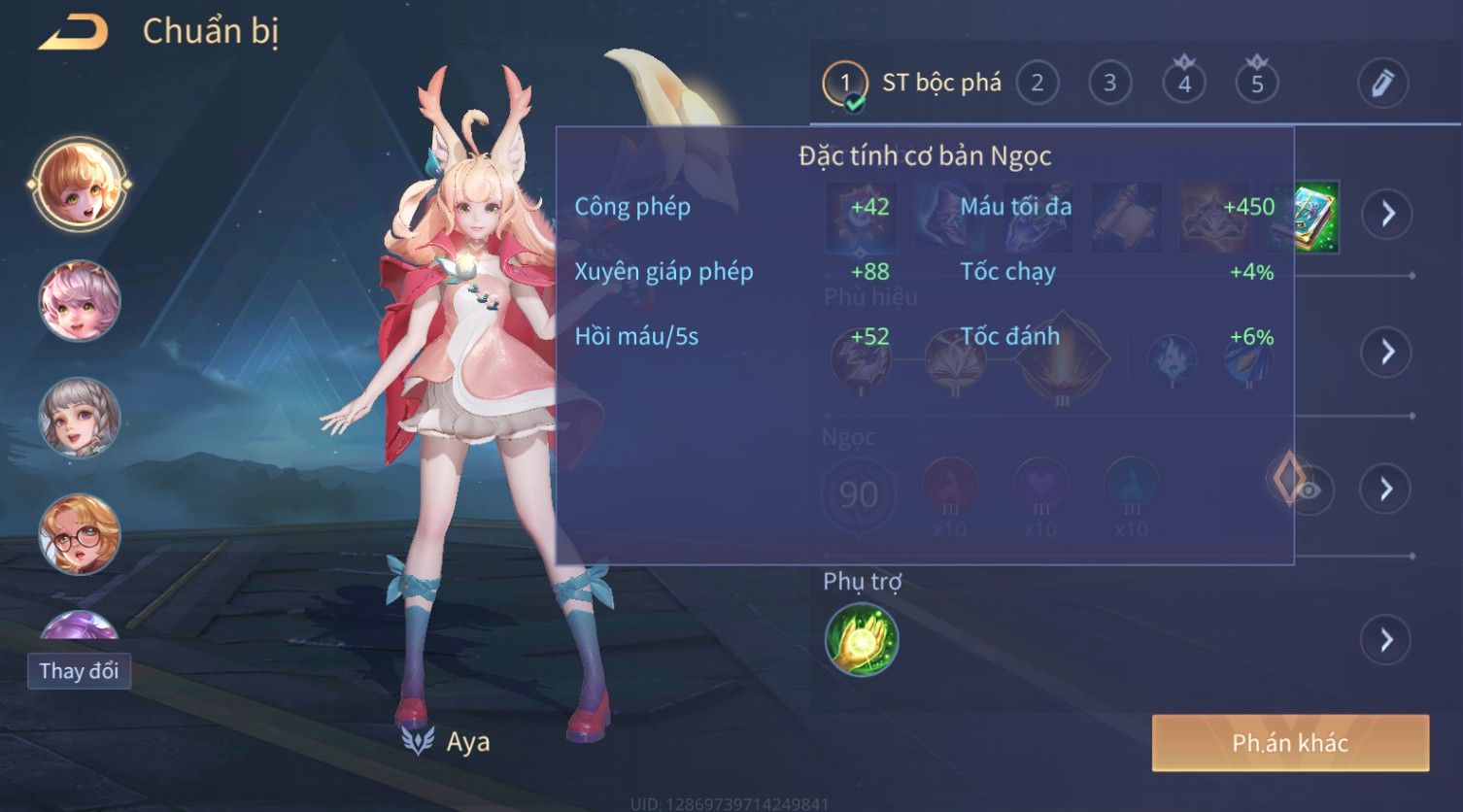Select the hero portrait wearing glasses
Screen dimensions: 1463x812
coord(79,534)
